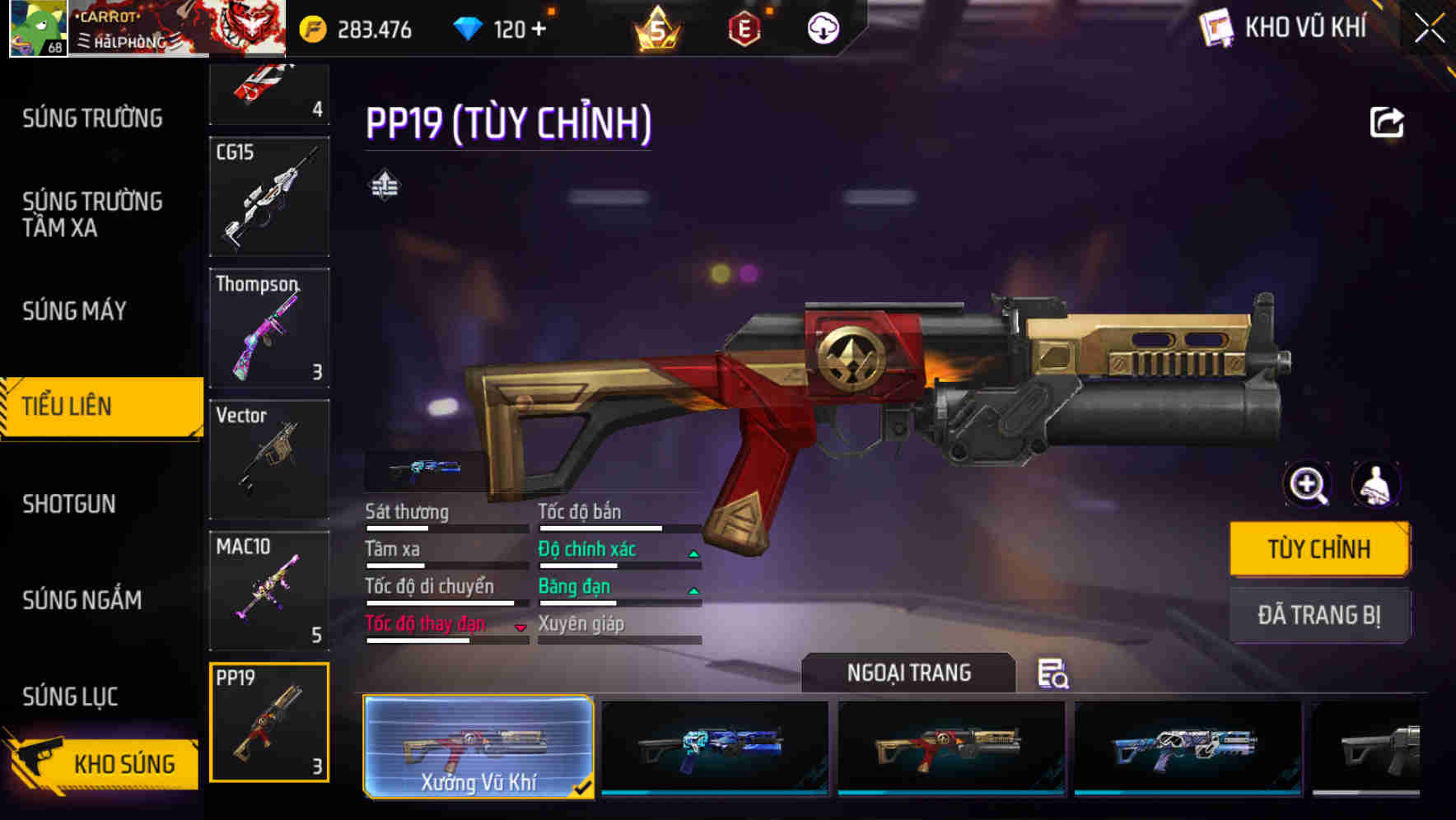Image resolution: width=1456 pixels, height=820 pixels.
Task: Open KHO SÚNG with the pistol icon
Action: pos(108,763)
